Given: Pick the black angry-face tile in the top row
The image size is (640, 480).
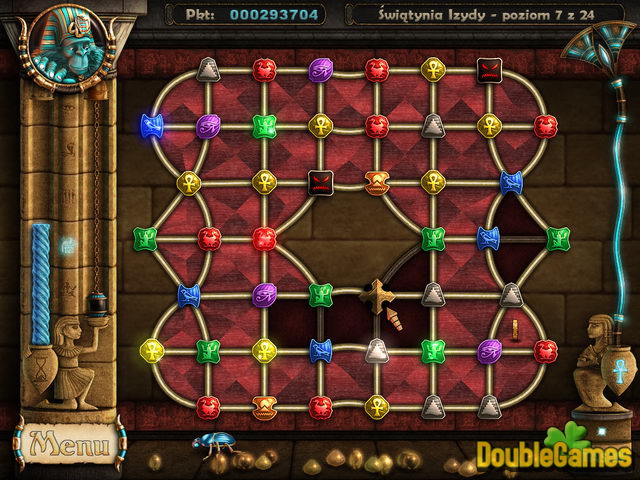Looking at the screenshot, I should (489, 69).
